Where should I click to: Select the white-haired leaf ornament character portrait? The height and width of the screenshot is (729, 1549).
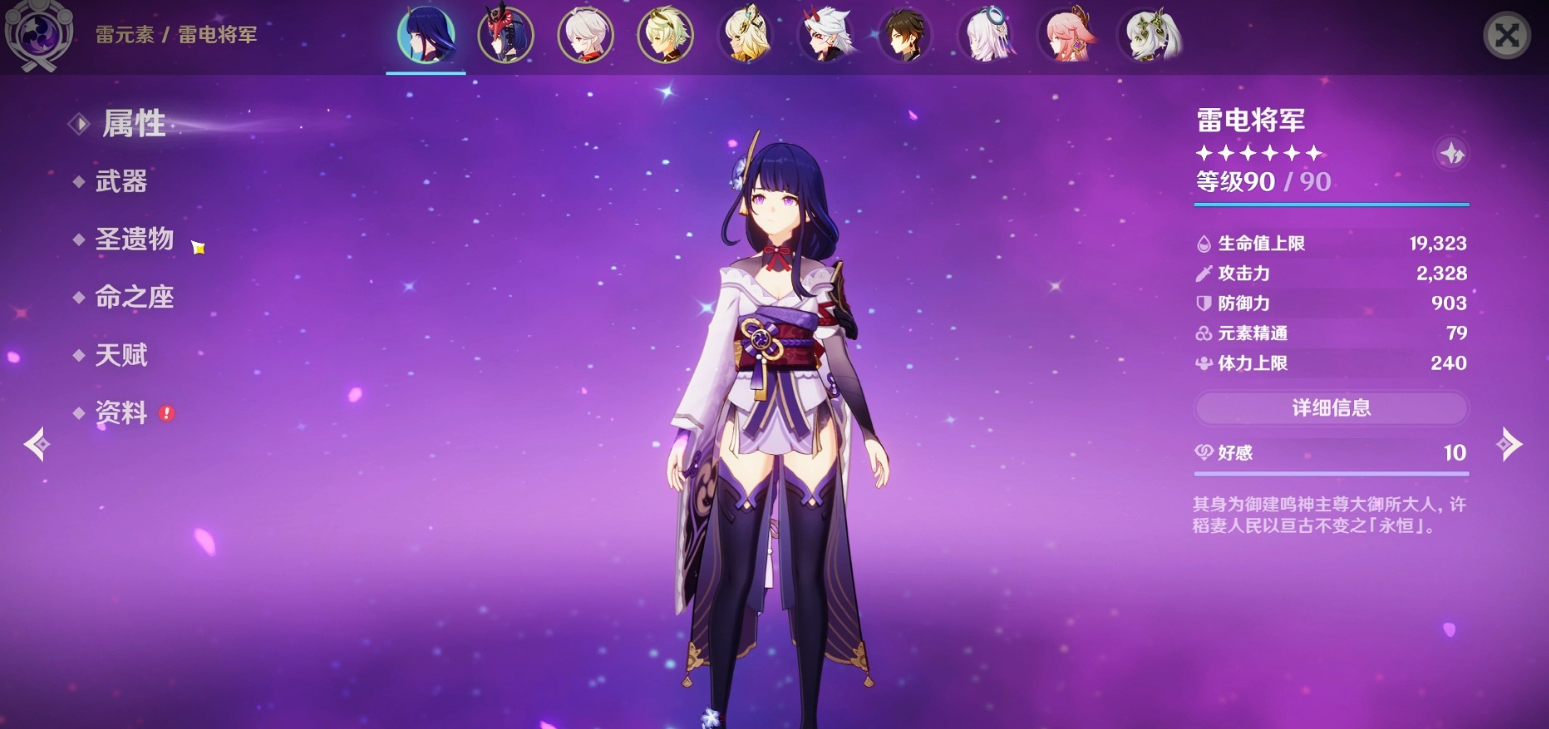1146,36
